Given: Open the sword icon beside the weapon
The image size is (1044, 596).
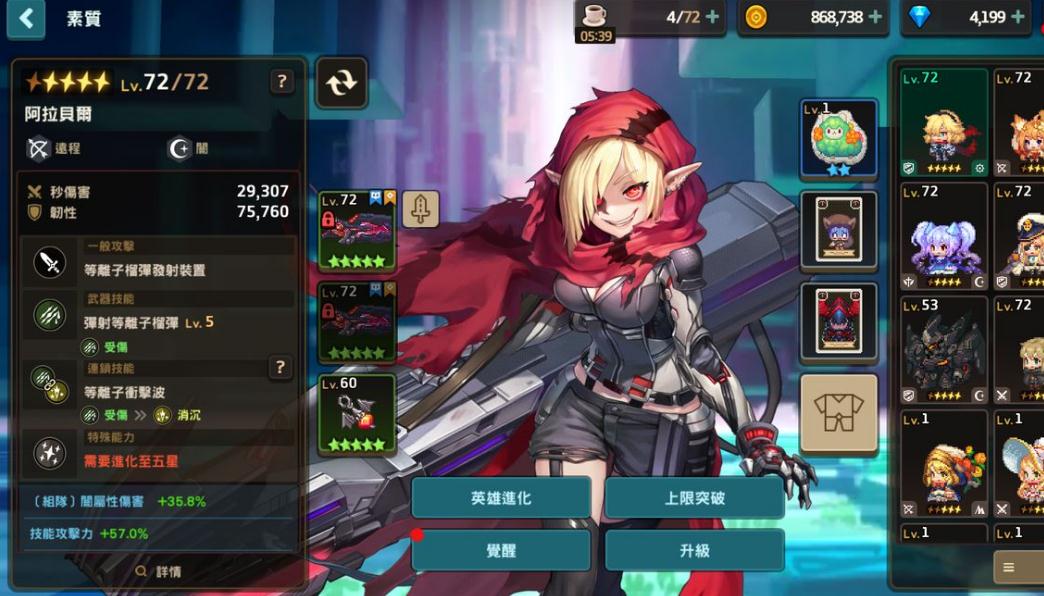Looking at the screenshot, I should click(420, 209).
